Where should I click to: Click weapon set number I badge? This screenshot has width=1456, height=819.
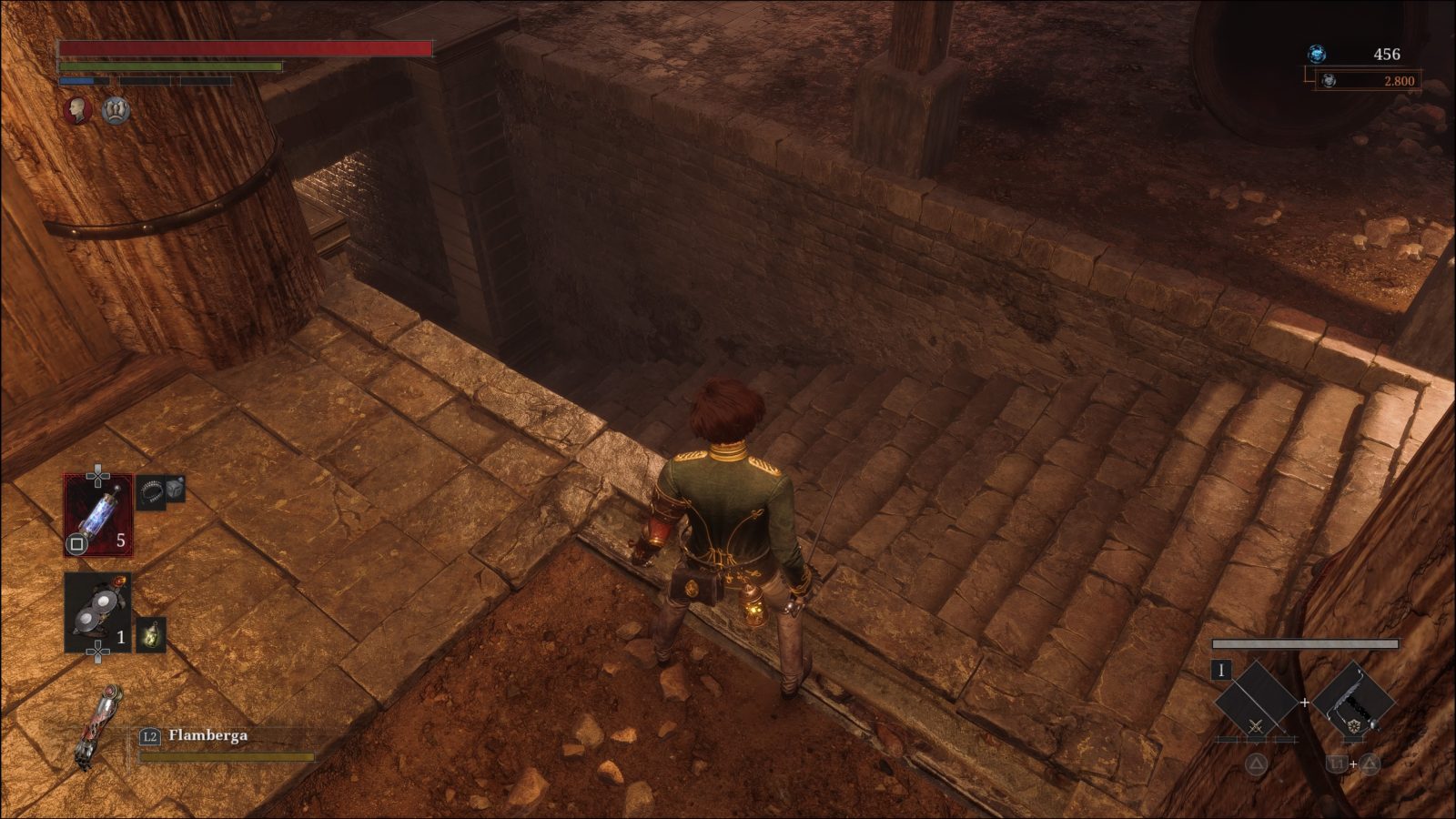pos(1221,671)
